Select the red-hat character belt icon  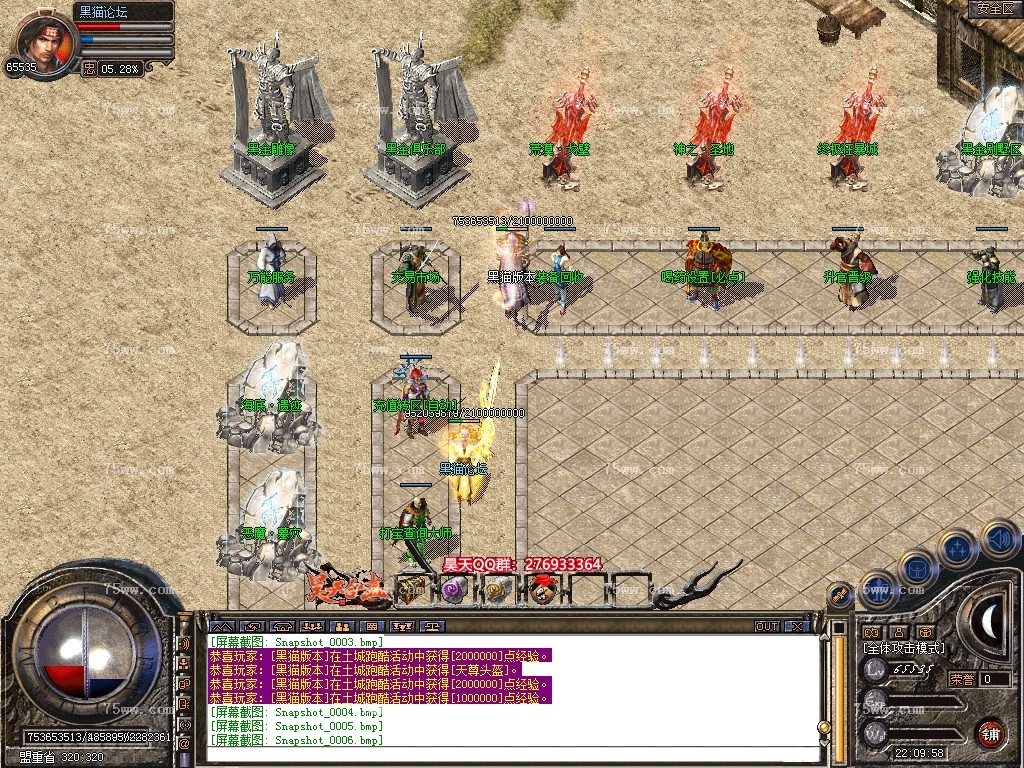(542, 590)
